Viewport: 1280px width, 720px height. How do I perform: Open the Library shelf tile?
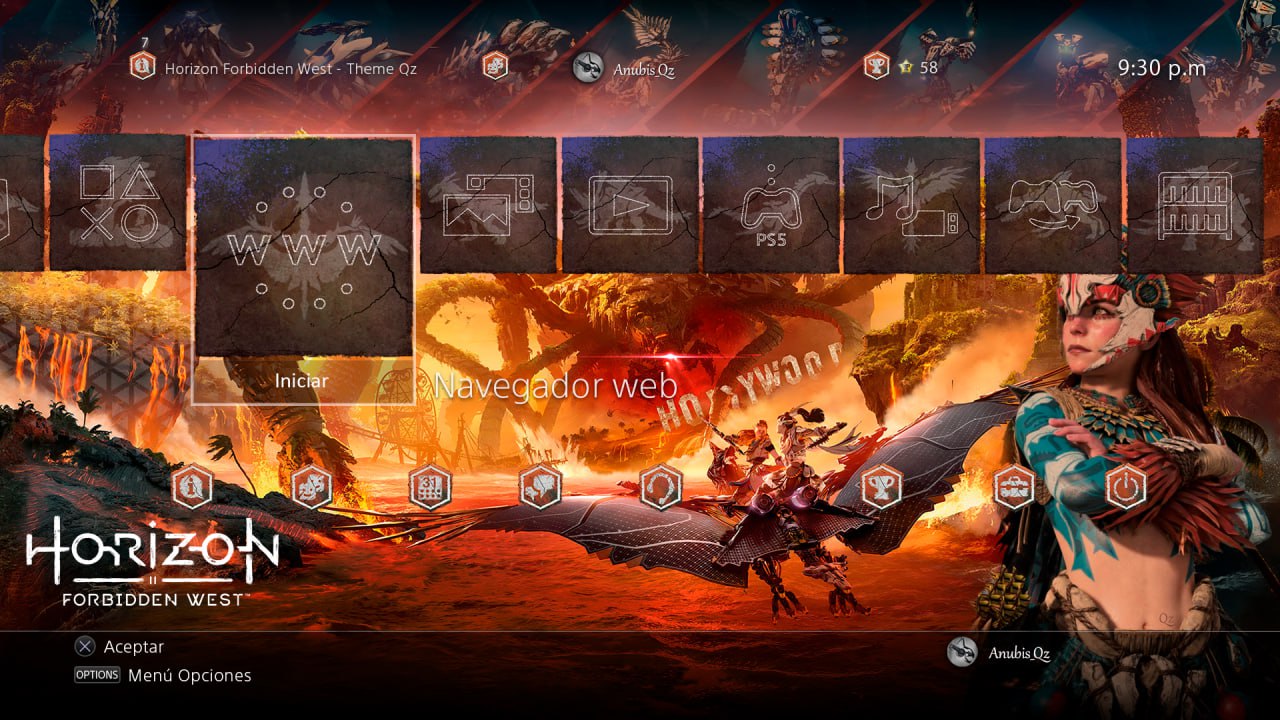click(x=1194, y=205)
